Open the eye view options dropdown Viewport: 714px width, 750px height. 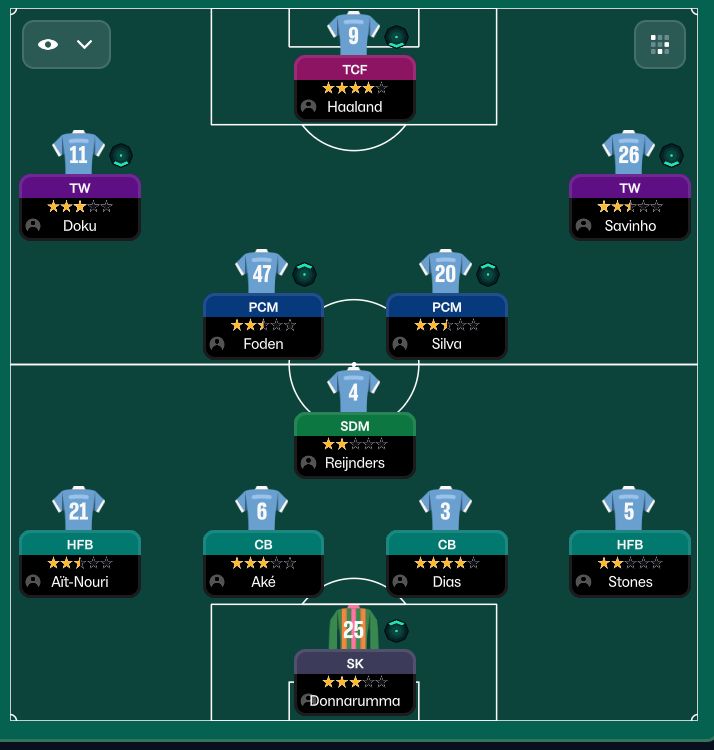tap(66, 44)
